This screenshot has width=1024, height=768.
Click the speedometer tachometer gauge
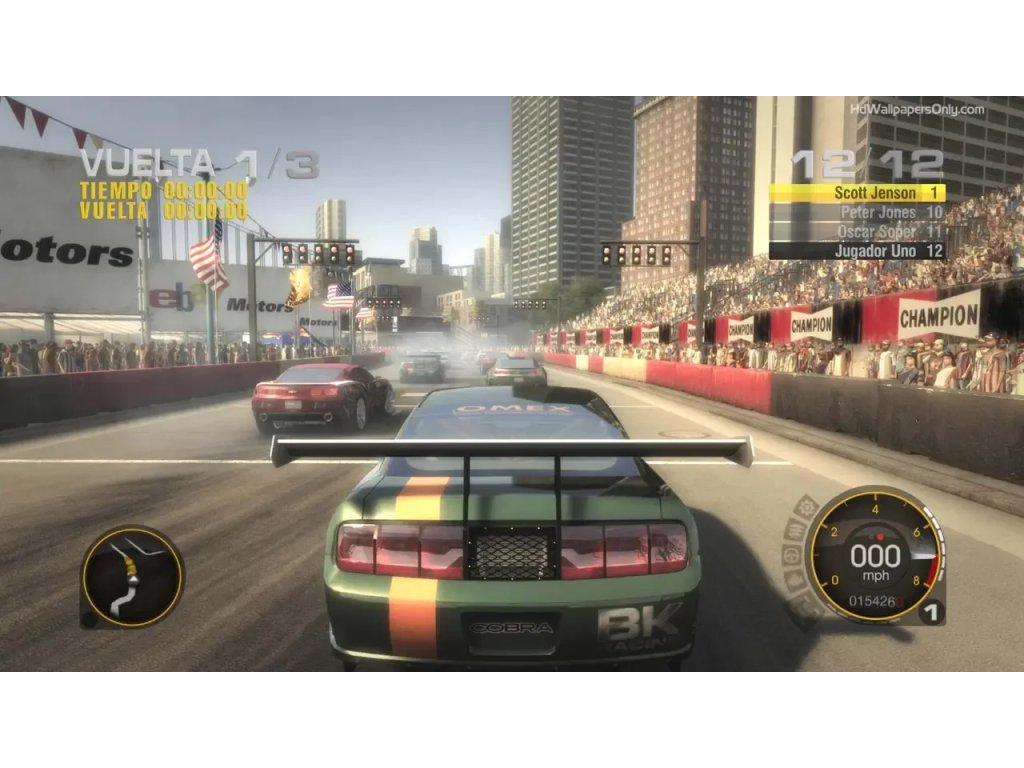(x=873, y=556)
